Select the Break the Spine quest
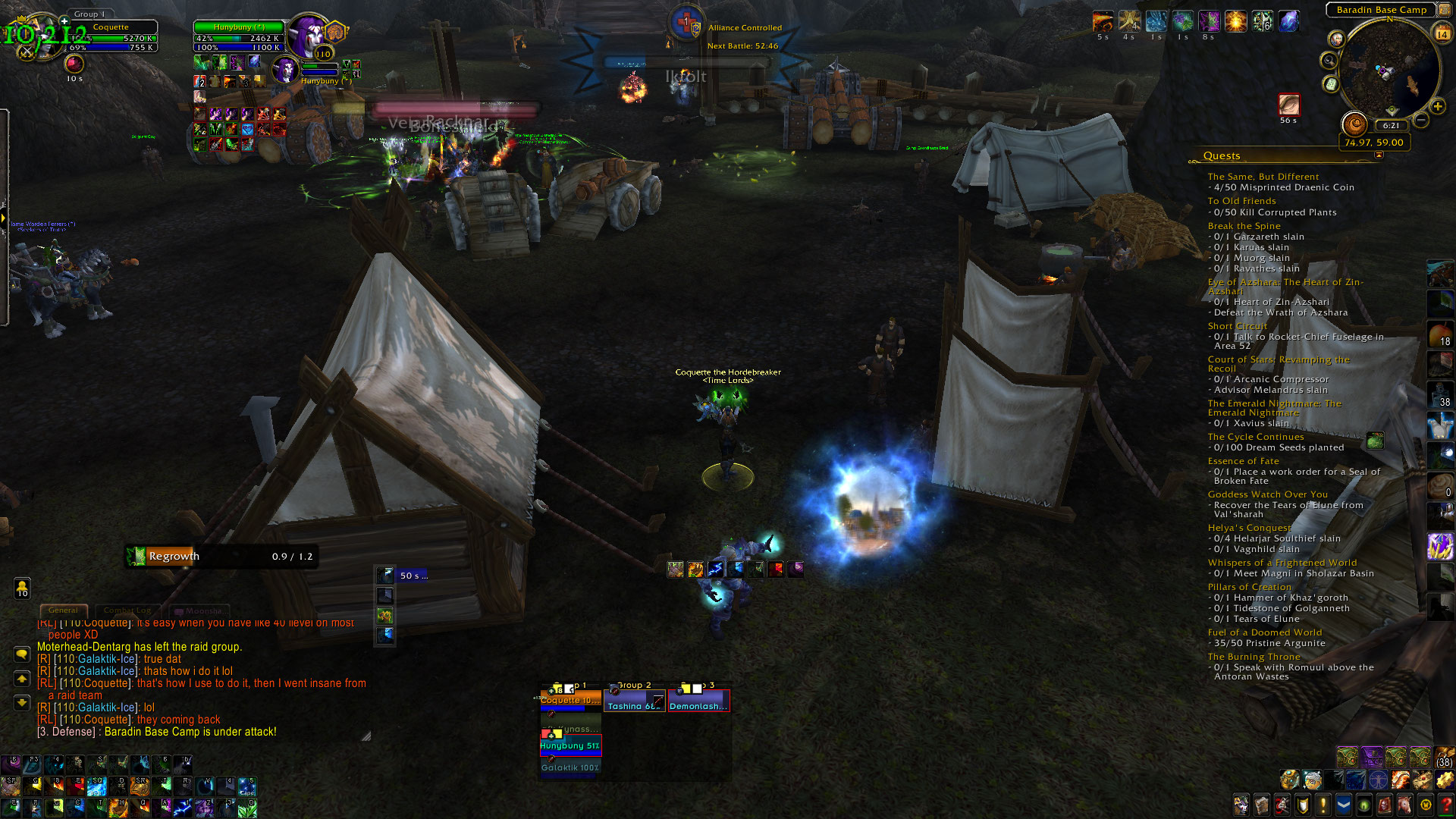1456x819 pixels. pyautogui.click(x=1244, y=226)
